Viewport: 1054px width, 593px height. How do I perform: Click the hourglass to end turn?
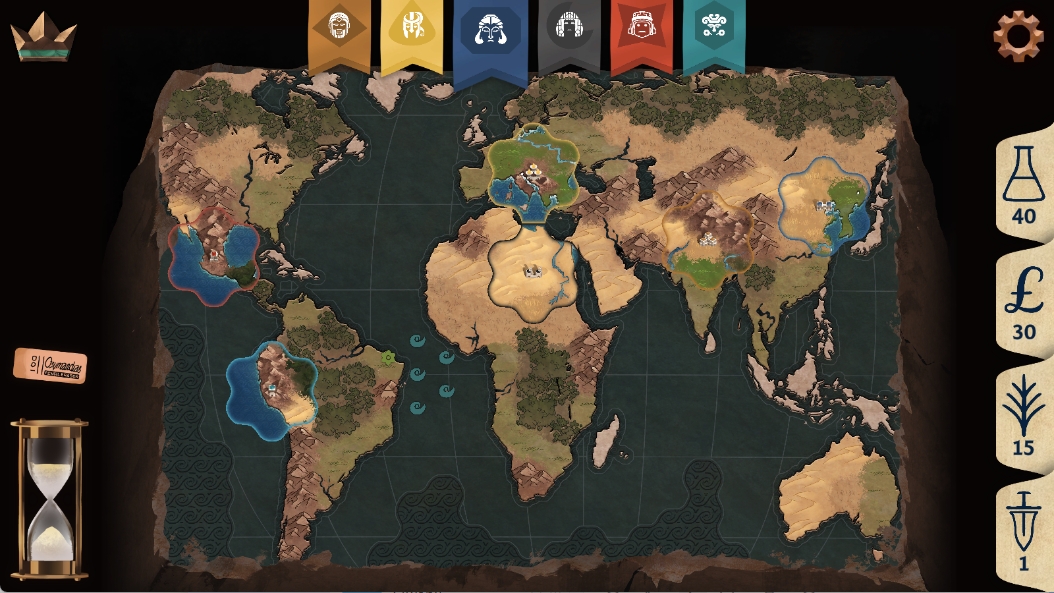(49, 498)
